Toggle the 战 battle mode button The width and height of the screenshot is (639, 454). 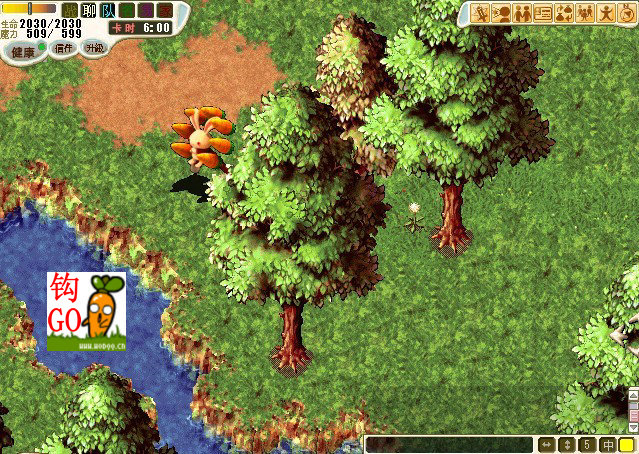coord(69,10)
